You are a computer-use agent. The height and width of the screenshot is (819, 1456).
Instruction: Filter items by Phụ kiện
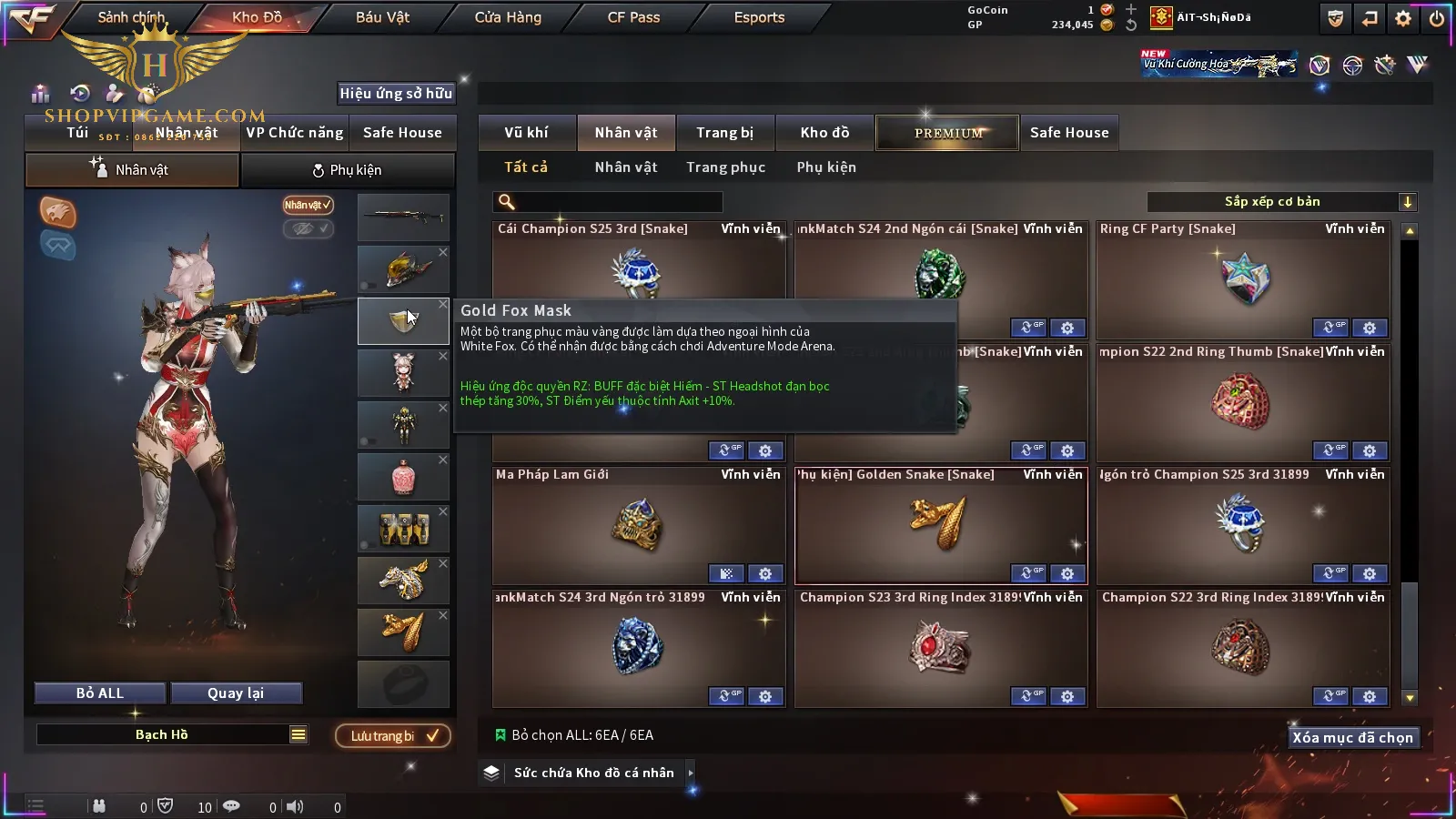tap(826, 167)
